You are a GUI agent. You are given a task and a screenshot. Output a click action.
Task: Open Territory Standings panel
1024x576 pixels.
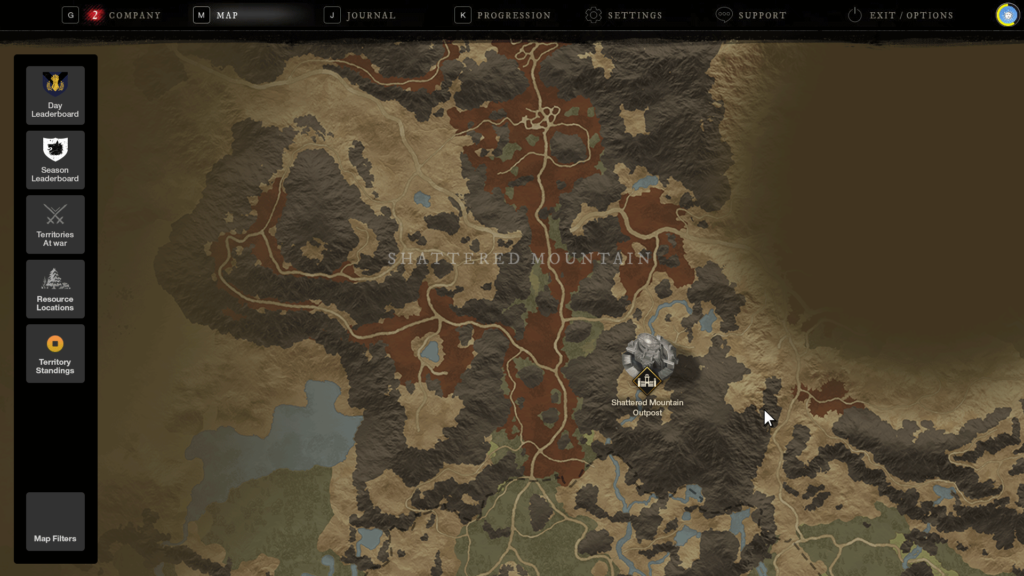[55, 353]
